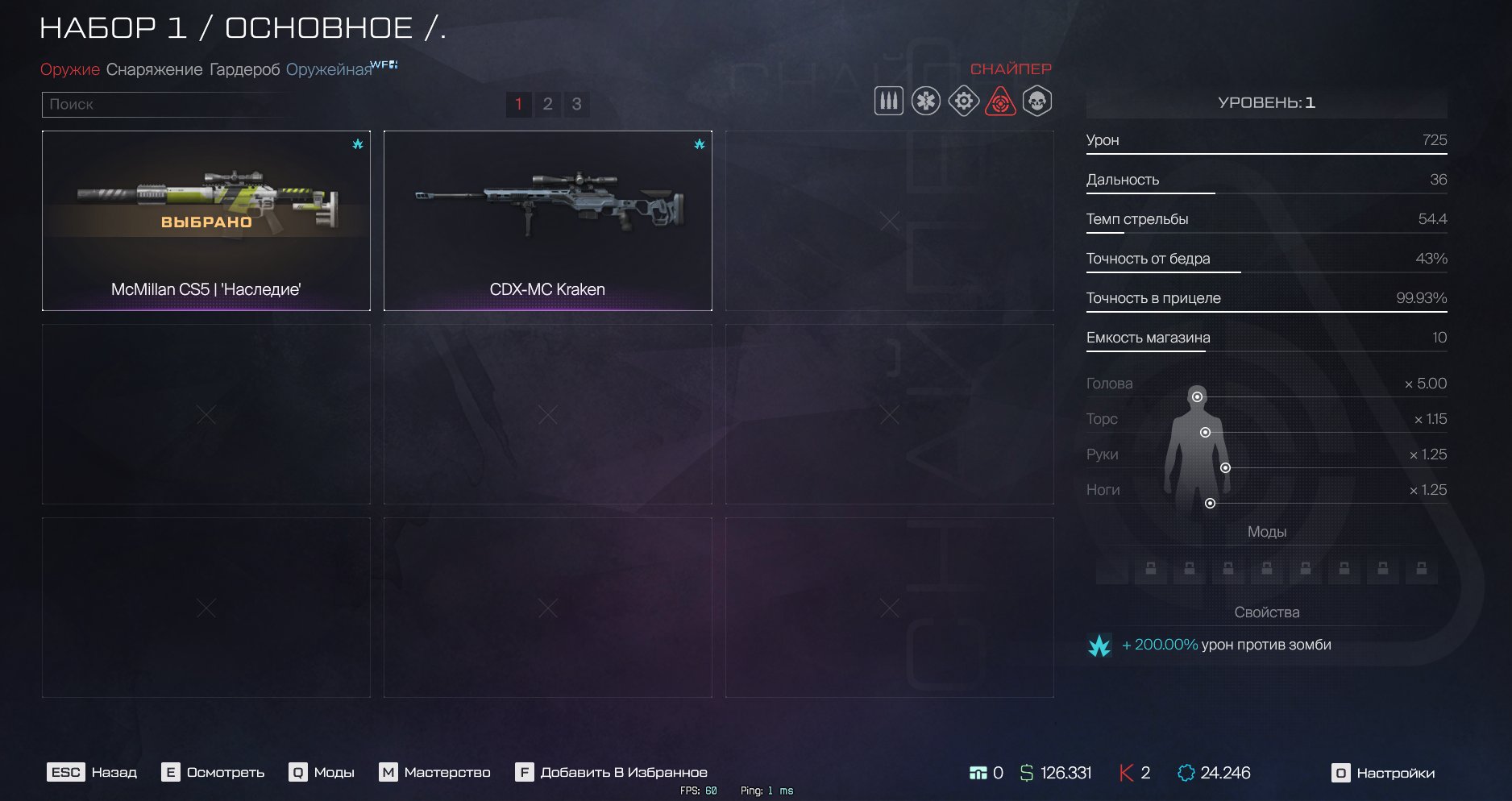This screenshot has width=1512, height=801.
Task: Pick the sniper class crosshair icon
Action: click(1000, 102)
